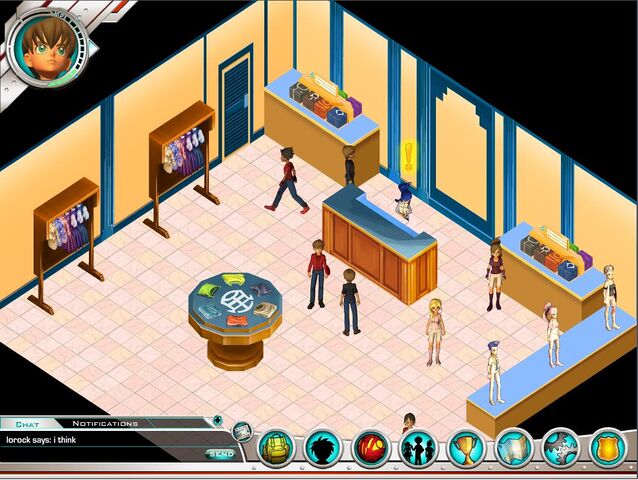Open the gear settings icon

pos(561,447)
